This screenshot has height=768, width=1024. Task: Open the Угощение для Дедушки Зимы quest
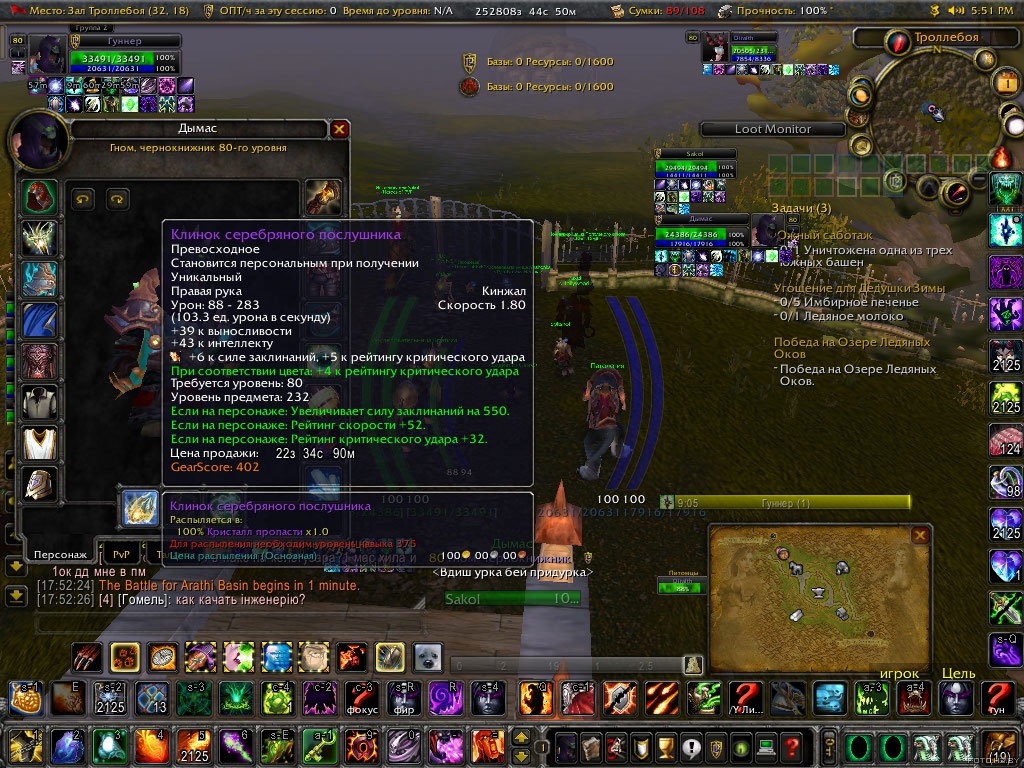858,288
